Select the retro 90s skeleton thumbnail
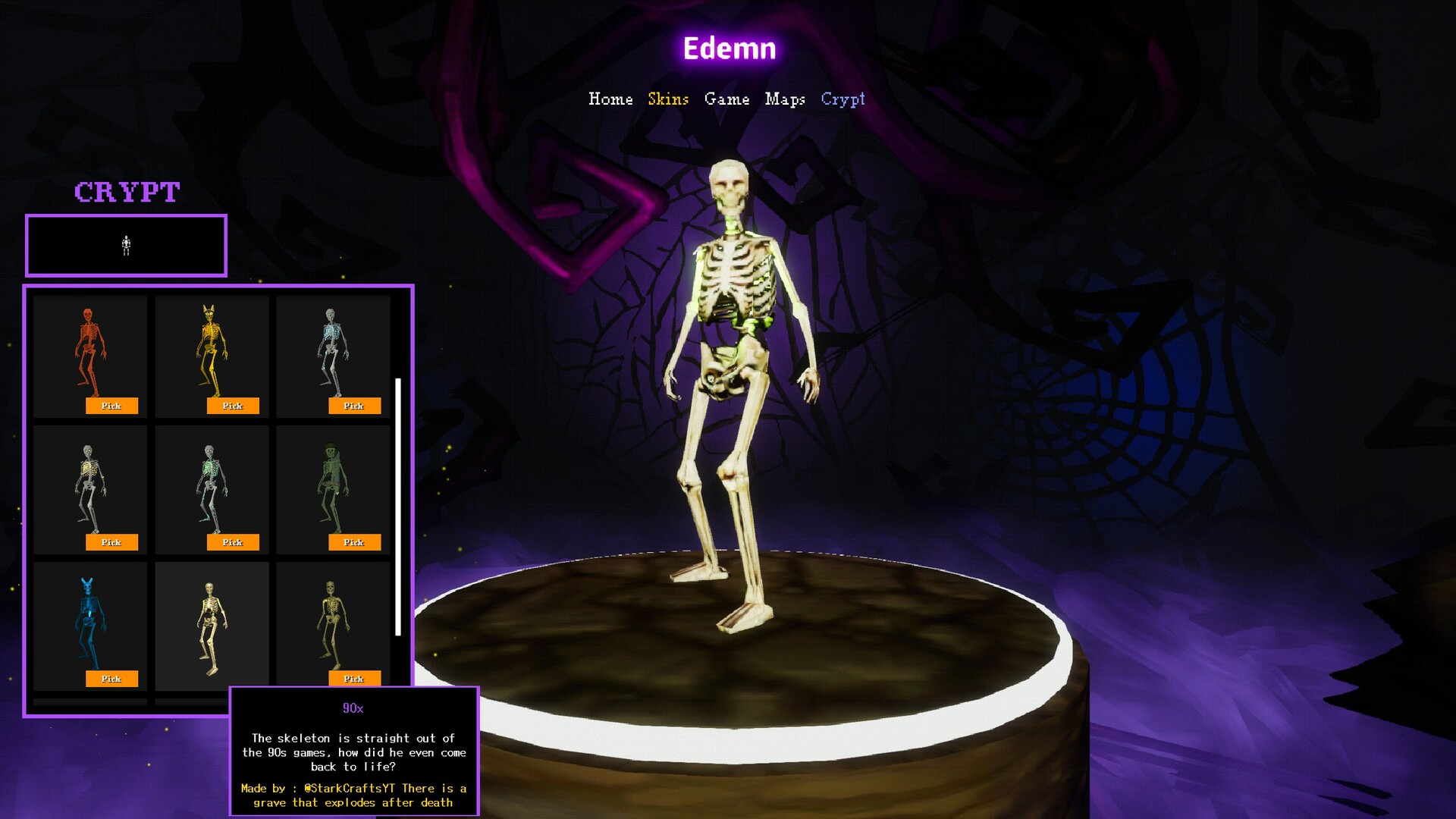 [x=211, y=622]
